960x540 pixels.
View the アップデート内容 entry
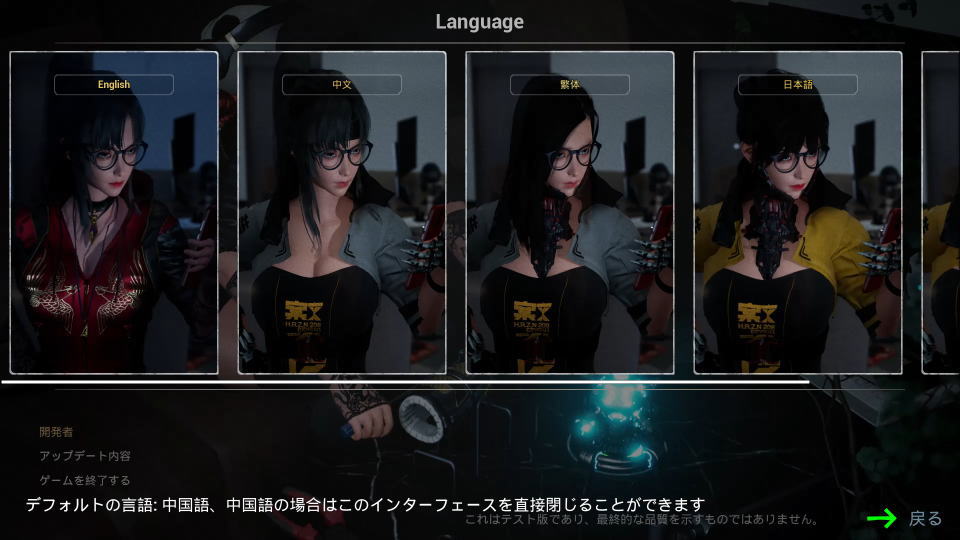click(x=84, y=456)
